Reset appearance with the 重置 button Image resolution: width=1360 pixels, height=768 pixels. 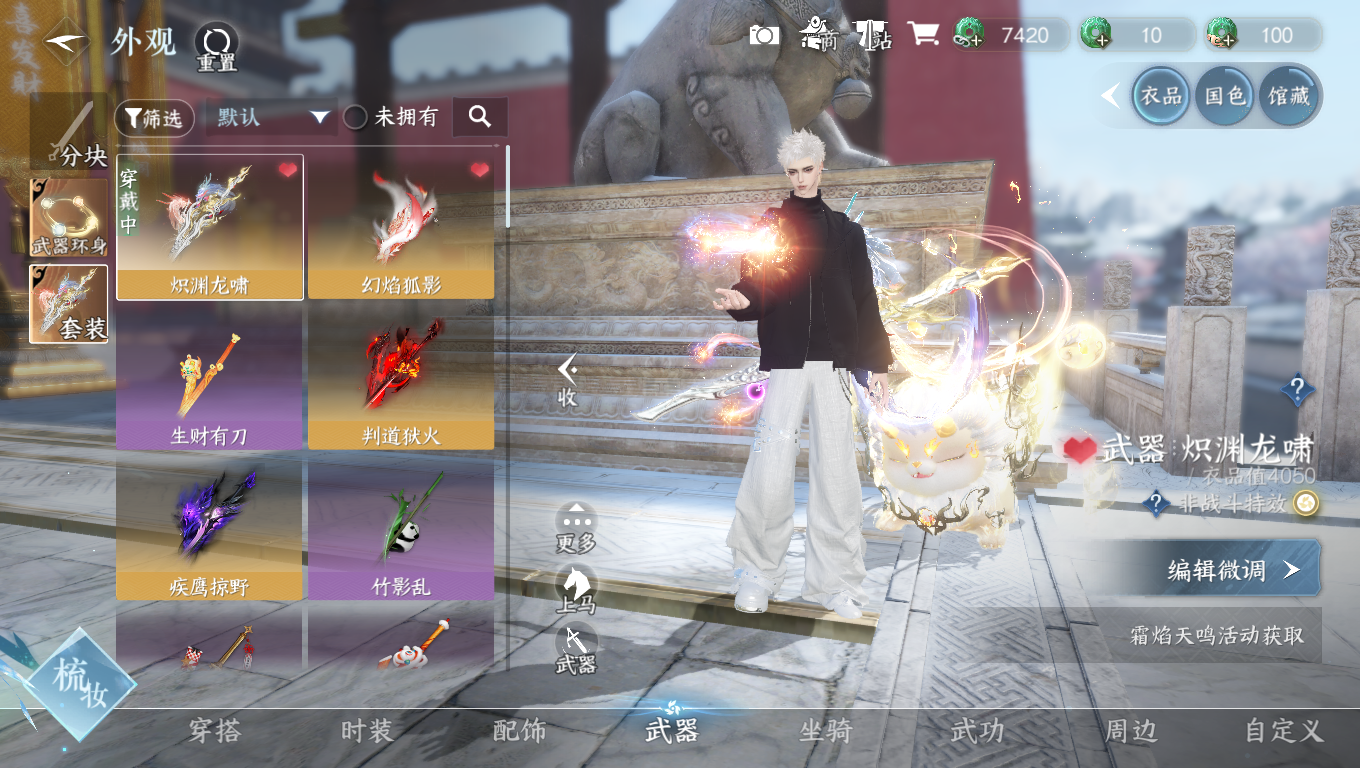[216, 45]
